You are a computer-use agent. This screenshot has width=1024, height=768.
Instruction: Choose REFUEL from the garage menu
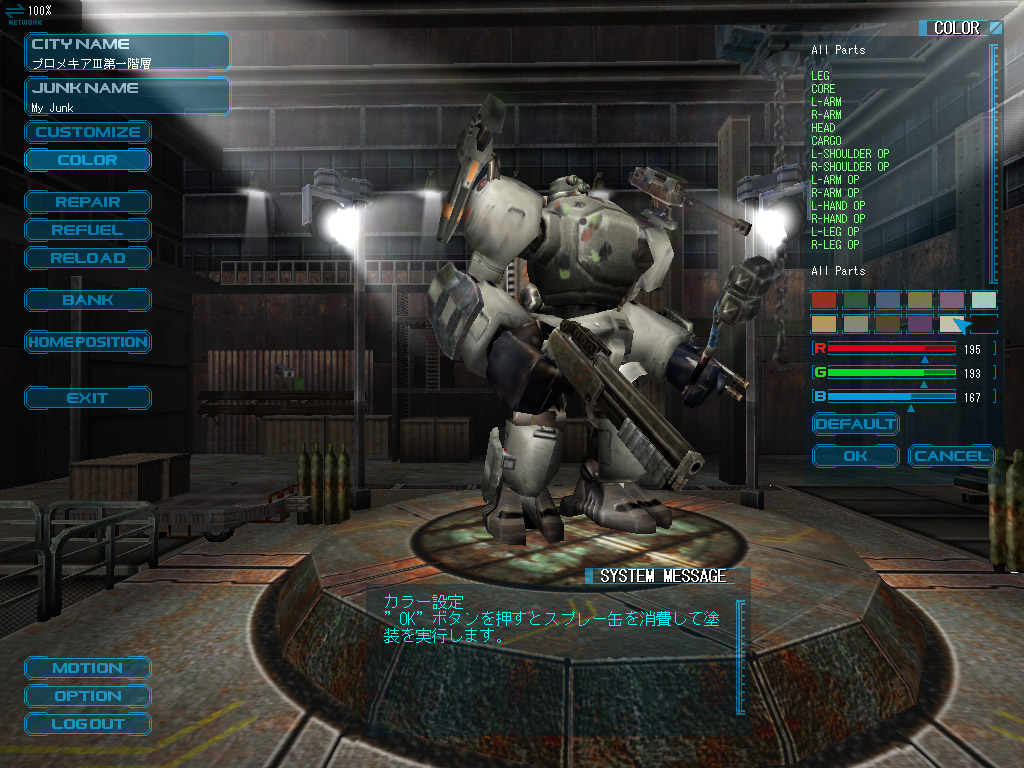click(x=88, y=230)
